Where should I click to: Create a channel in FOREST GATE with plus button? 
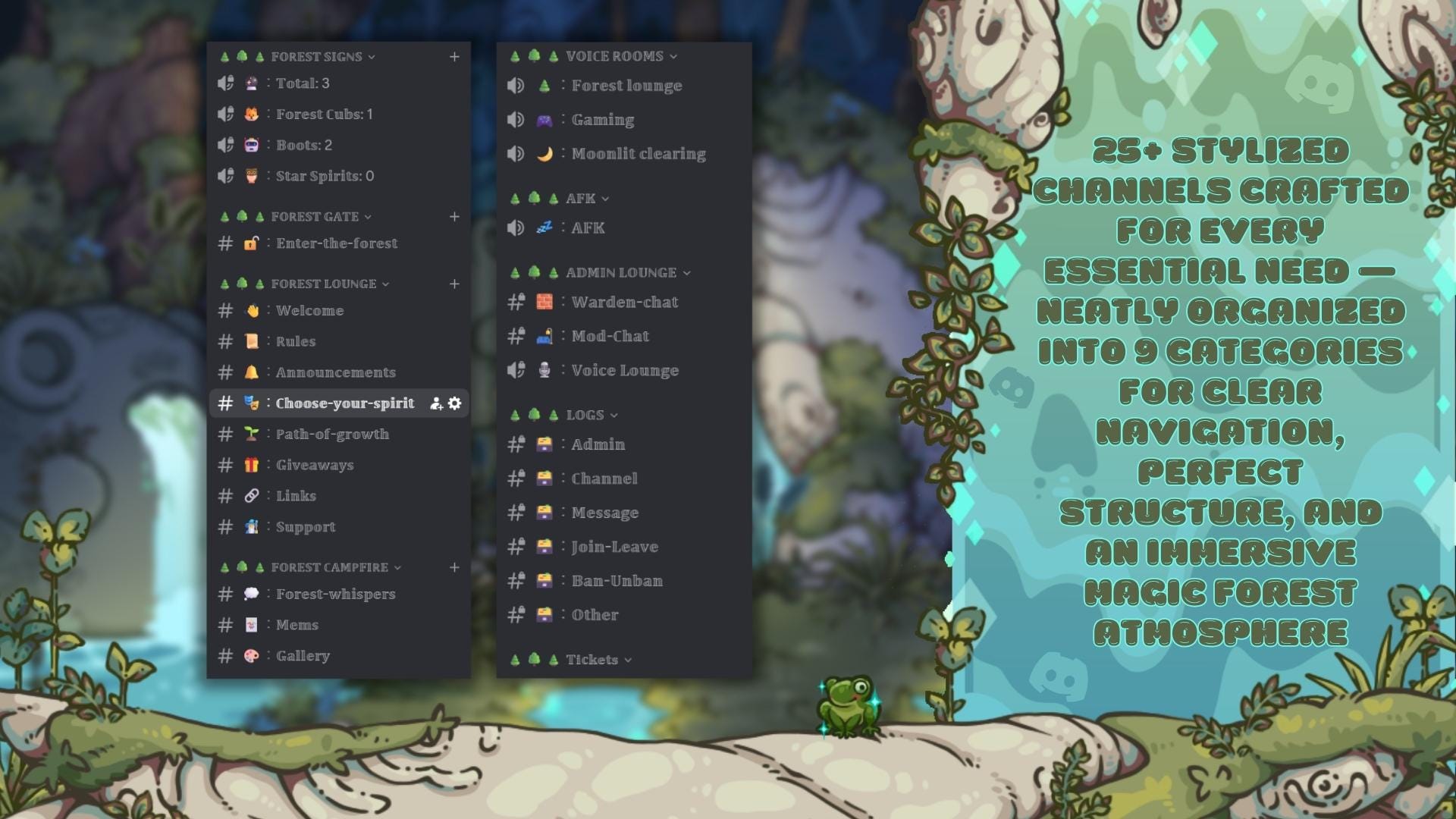454,217
